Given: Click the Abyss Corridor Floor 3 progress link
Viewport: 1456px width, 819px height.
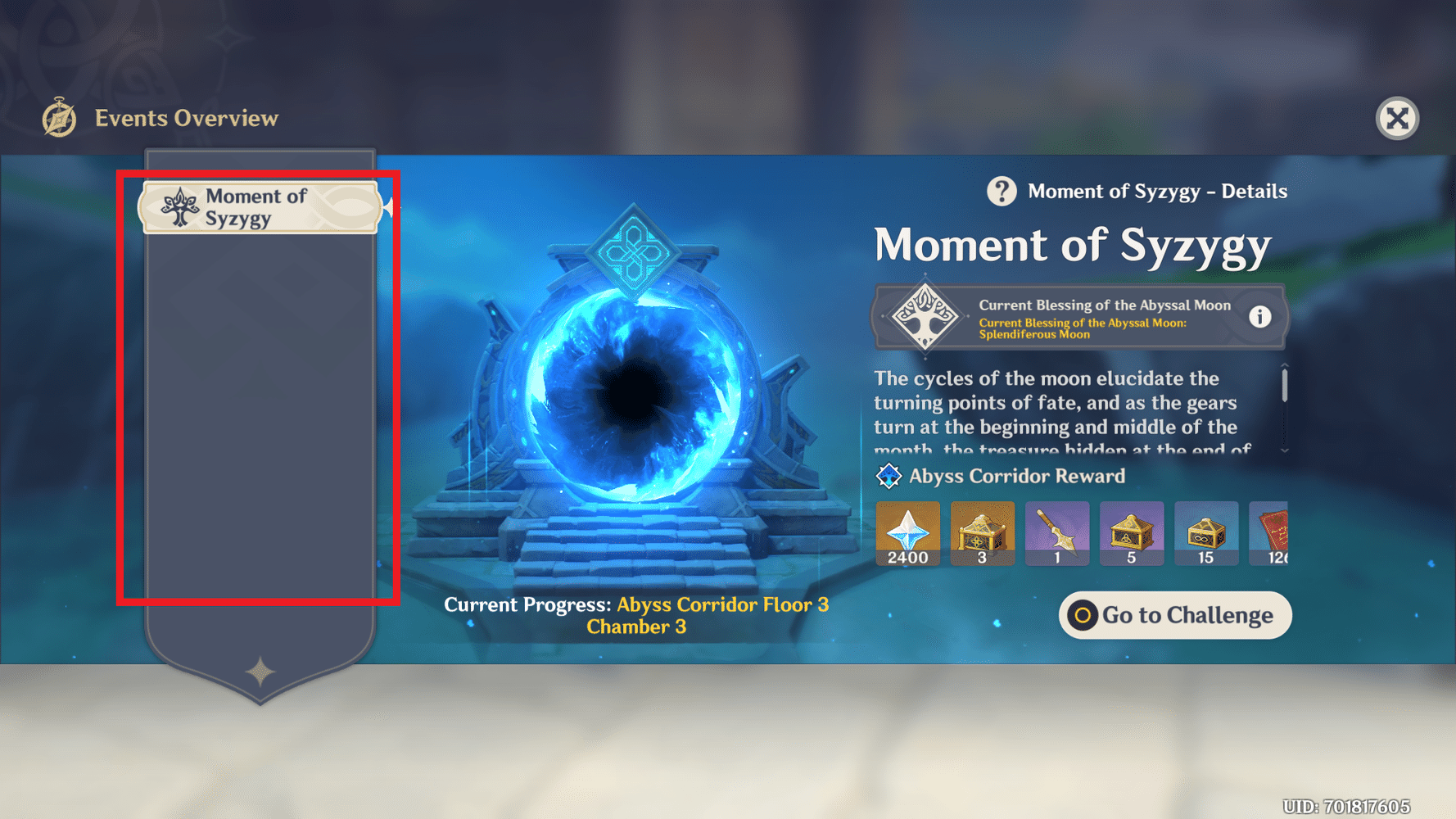Looking at the screenshot, I should (722, 605).
